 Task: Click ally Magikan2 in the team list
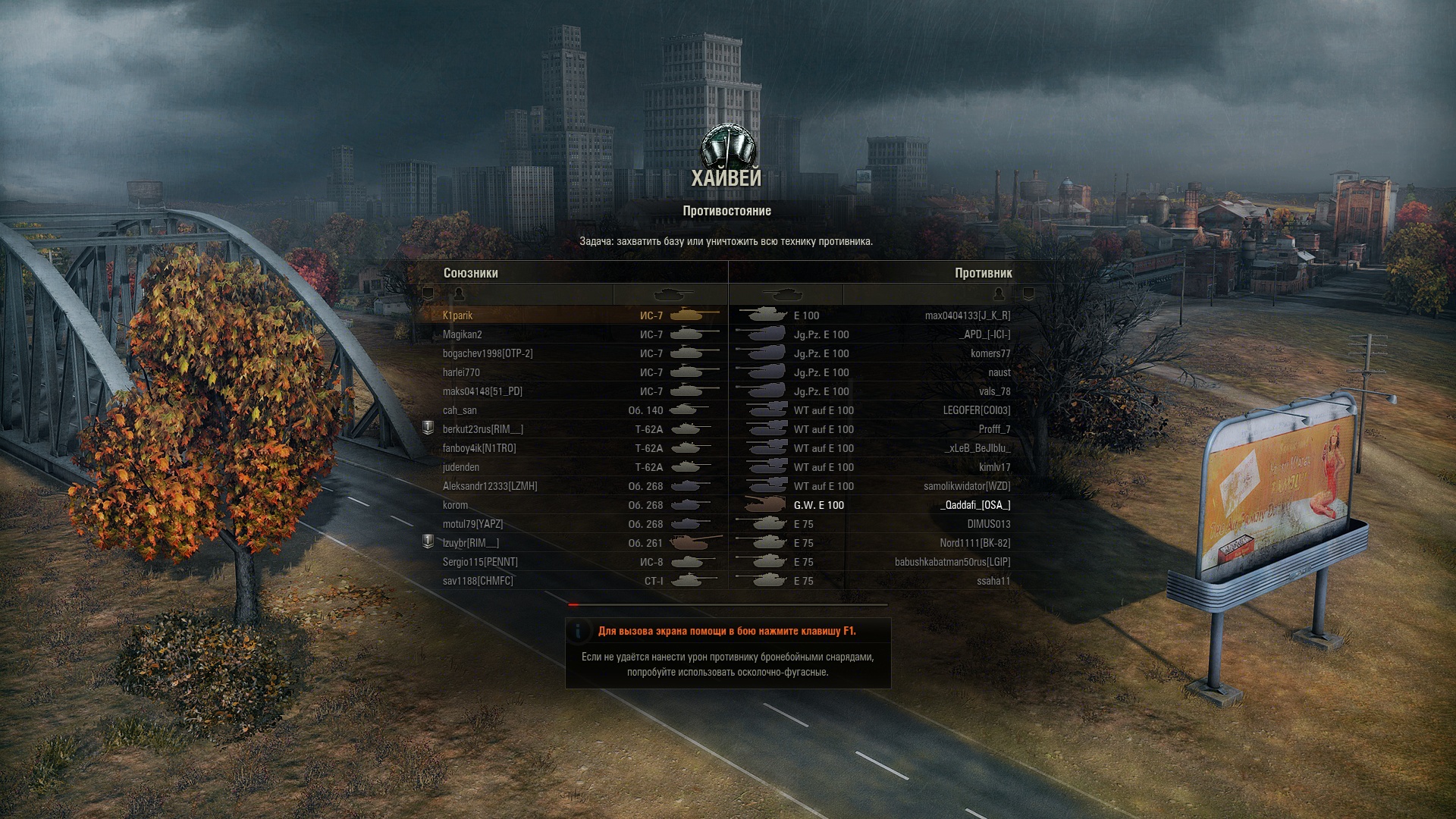pos(463,334)
